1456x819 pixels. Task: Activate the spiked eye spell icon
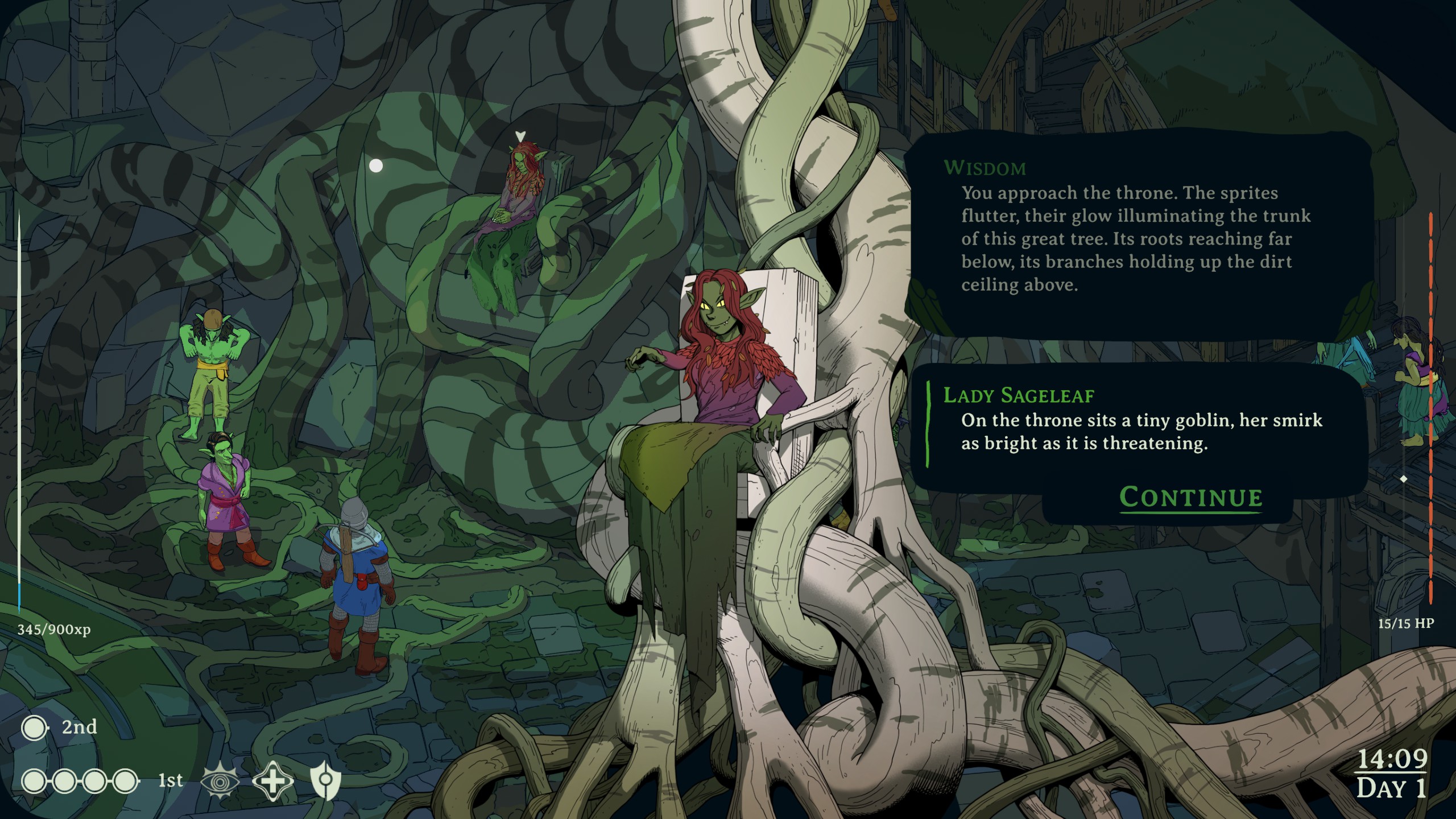point(220,780)
